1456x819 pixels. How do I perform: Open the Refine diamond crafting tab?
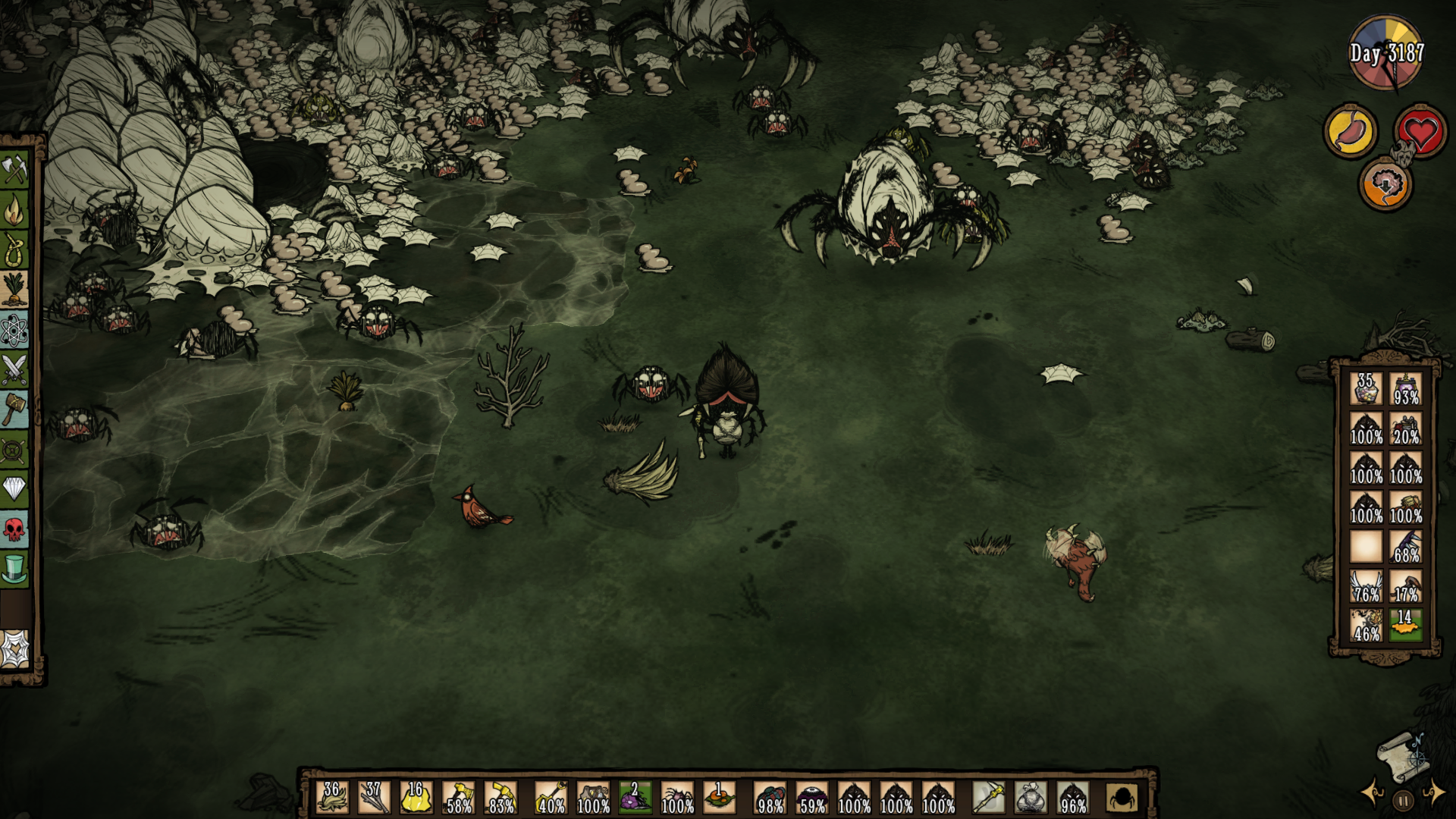(x=14, y=488)
